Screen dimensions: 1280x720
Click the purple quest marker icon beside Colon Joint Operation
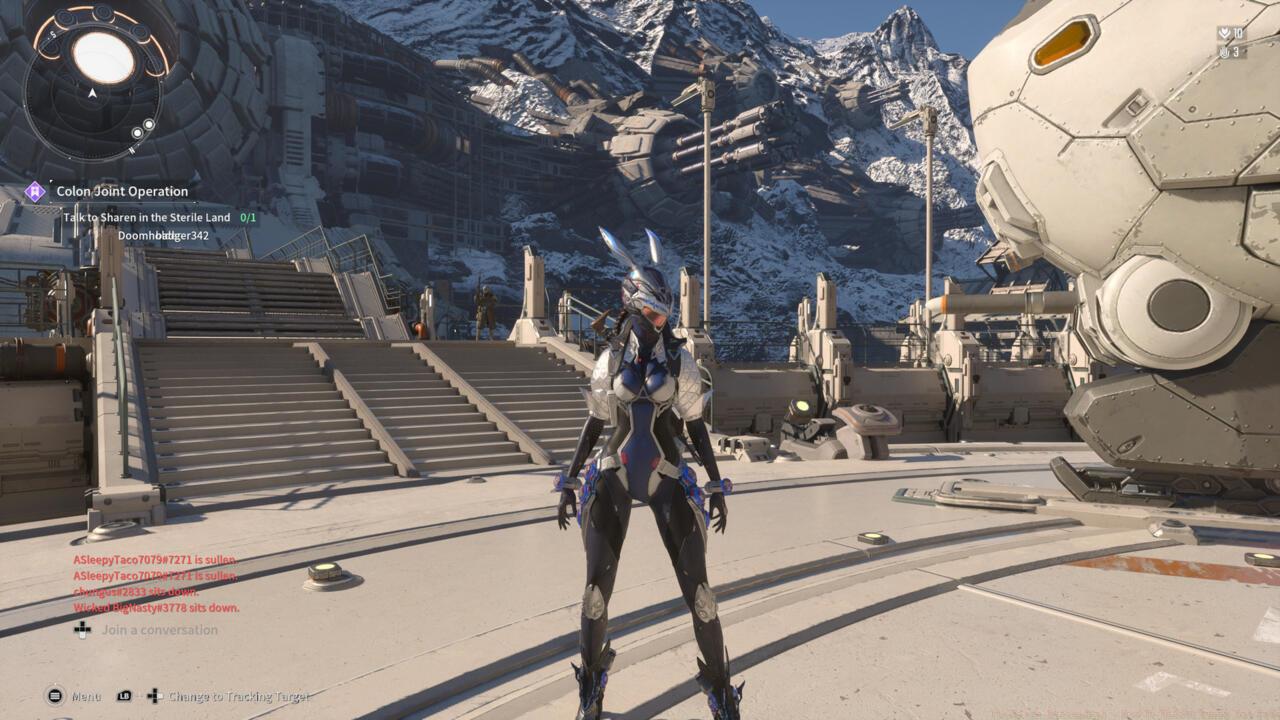coord(35,190)
